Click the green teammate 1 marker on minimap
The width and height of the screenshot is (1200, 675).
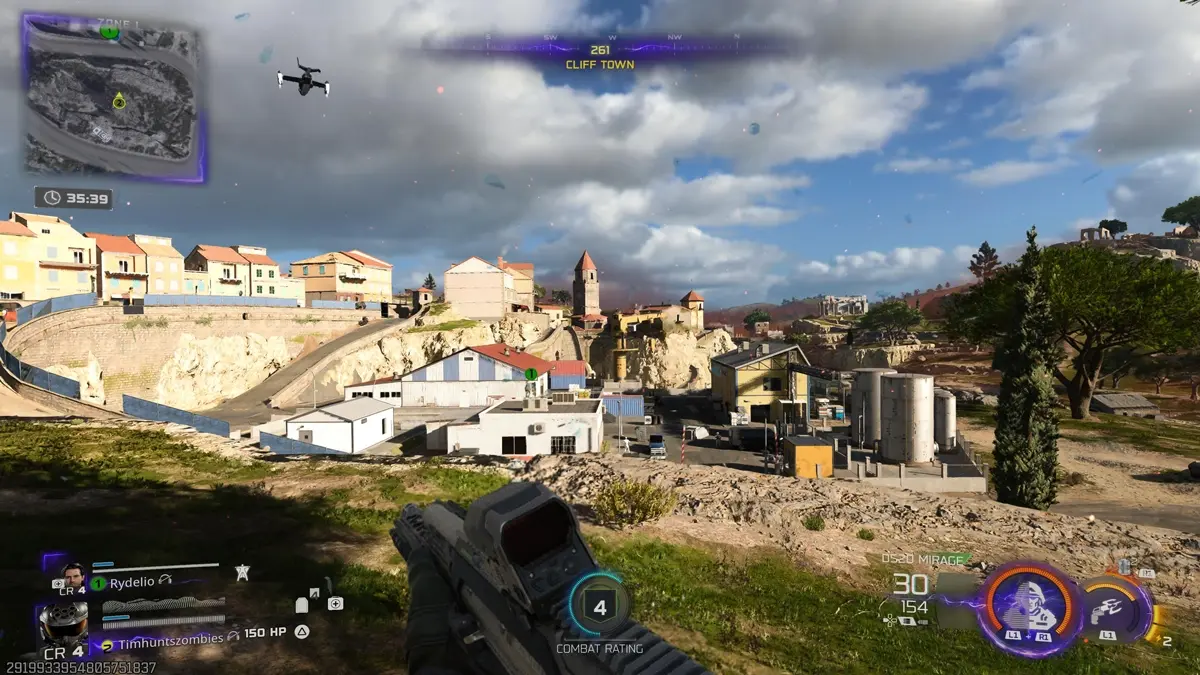tap(110, 32)
